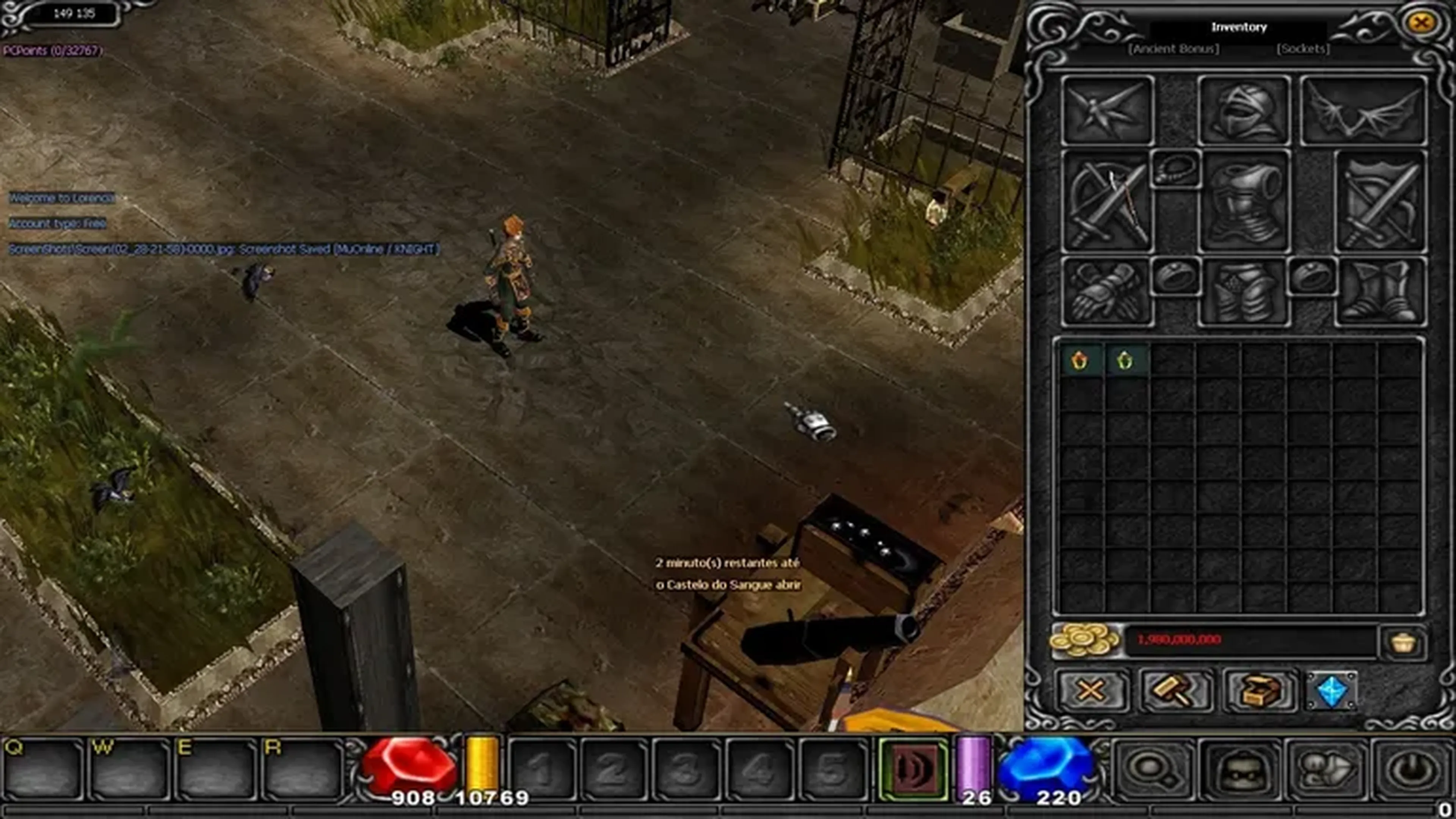
Task: Select the wings equipment slot
Action: coord(1363,111)
